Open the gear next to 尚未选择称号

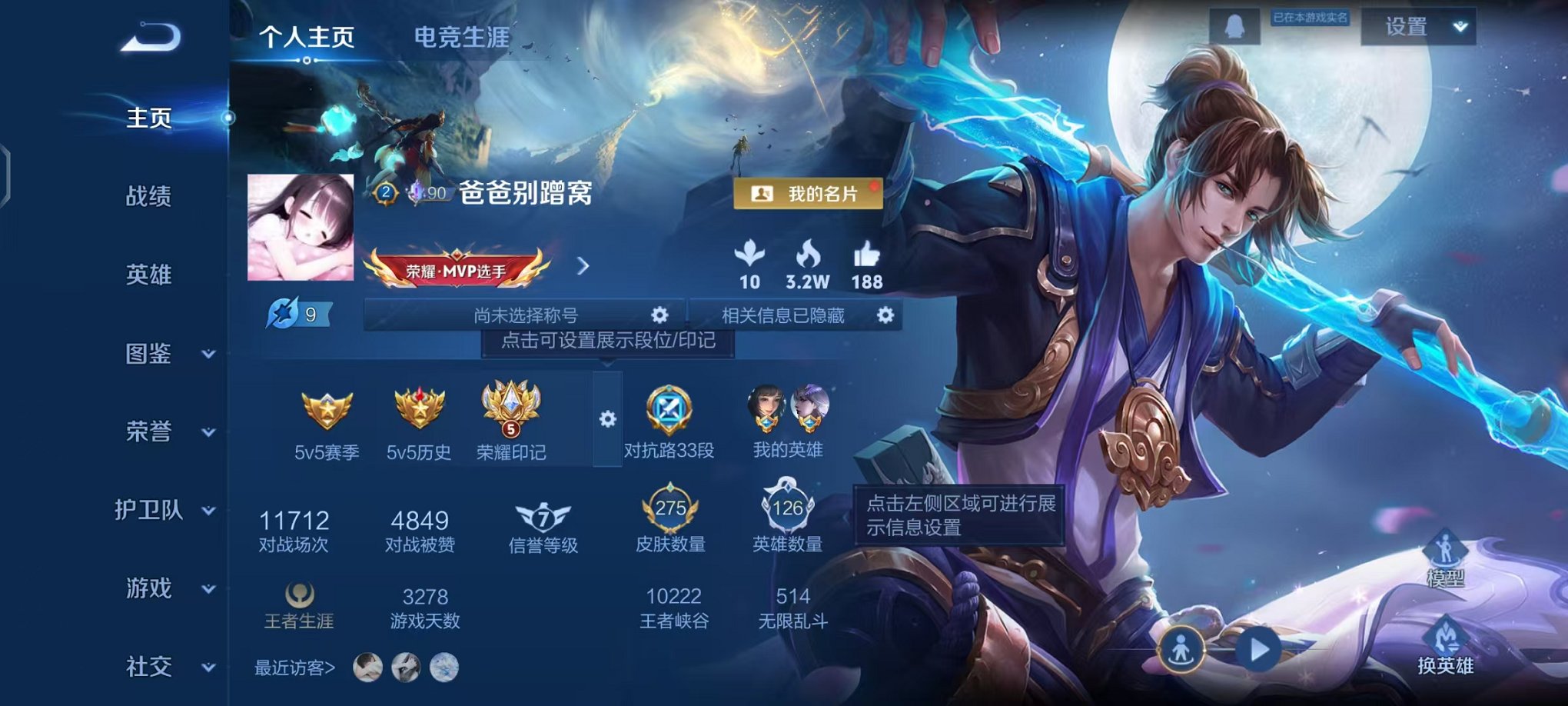661,315
